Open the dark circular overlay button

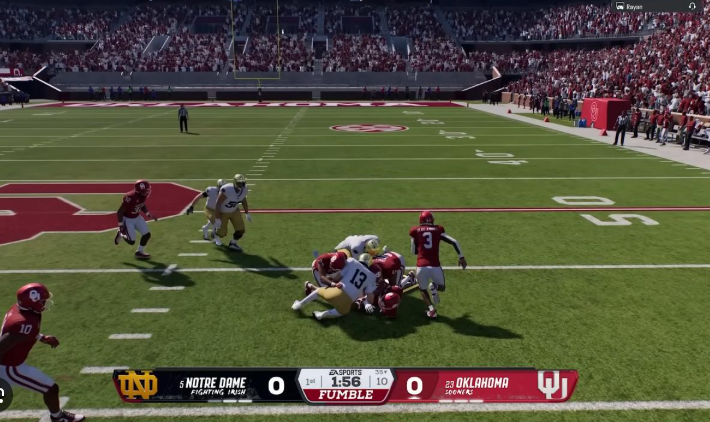(x=3, y=394)
